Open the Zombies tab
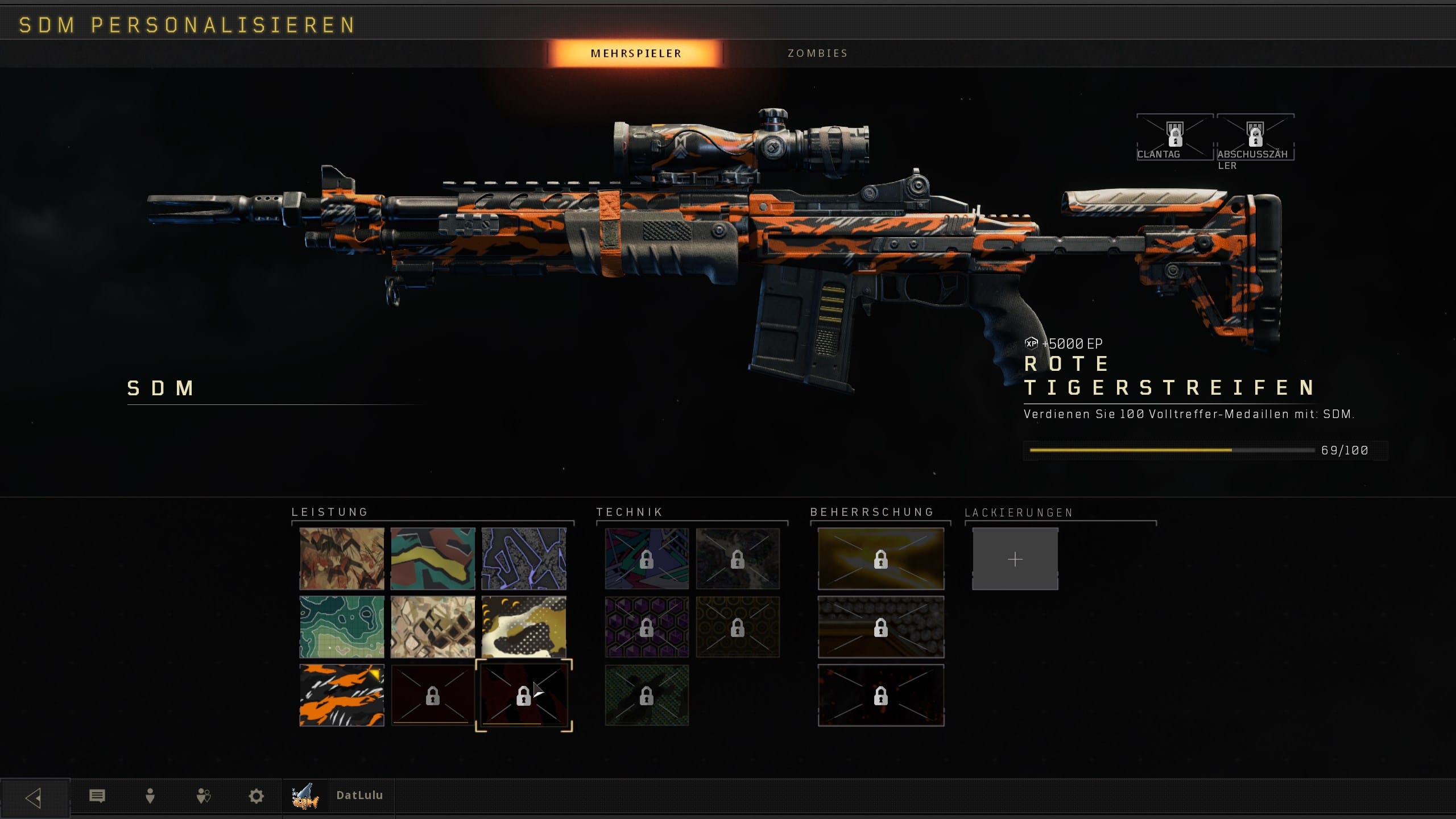The image size is (1456, 819). [x=817, y=53]
